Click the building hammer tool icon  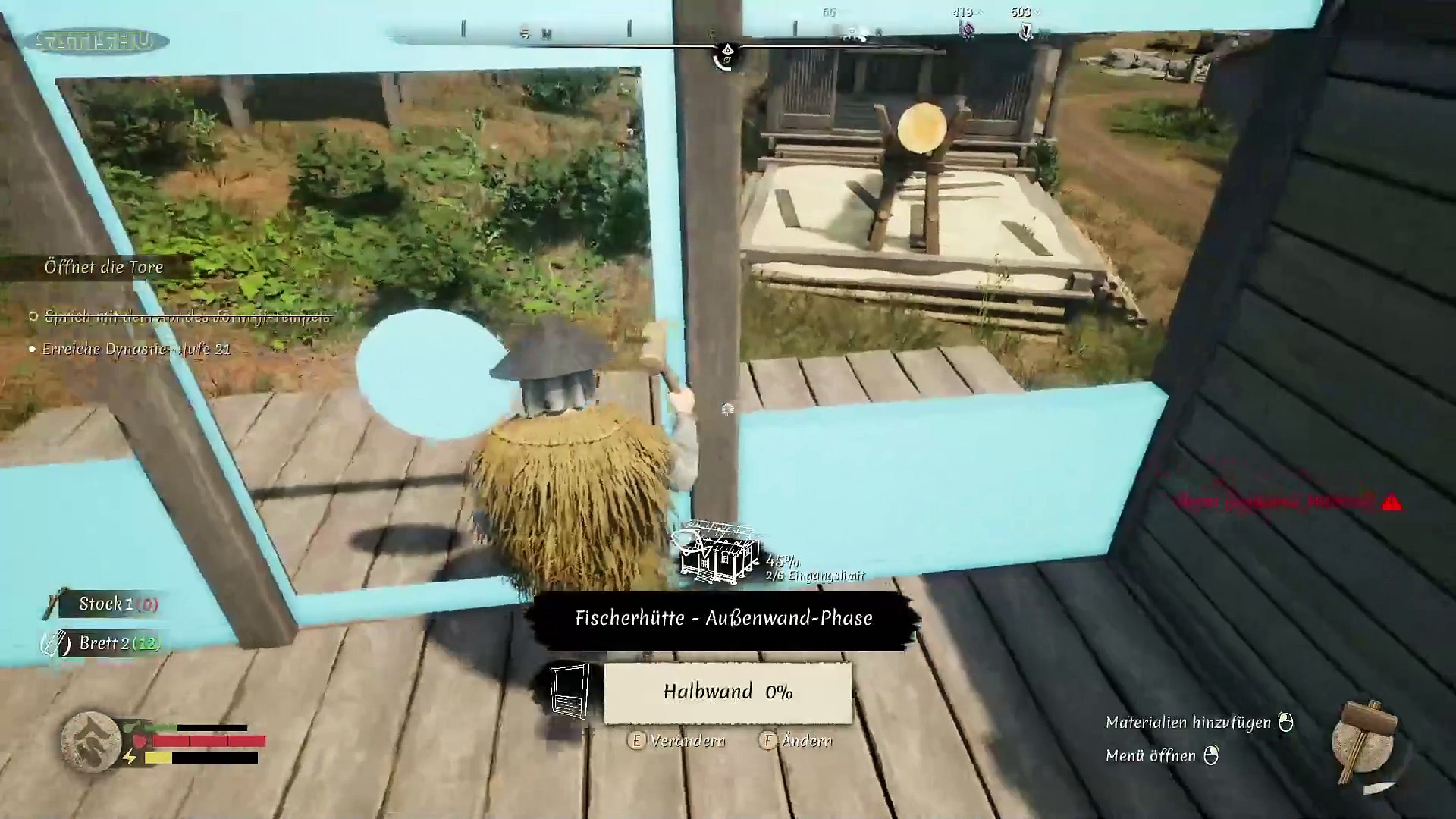click(1366, 742)
